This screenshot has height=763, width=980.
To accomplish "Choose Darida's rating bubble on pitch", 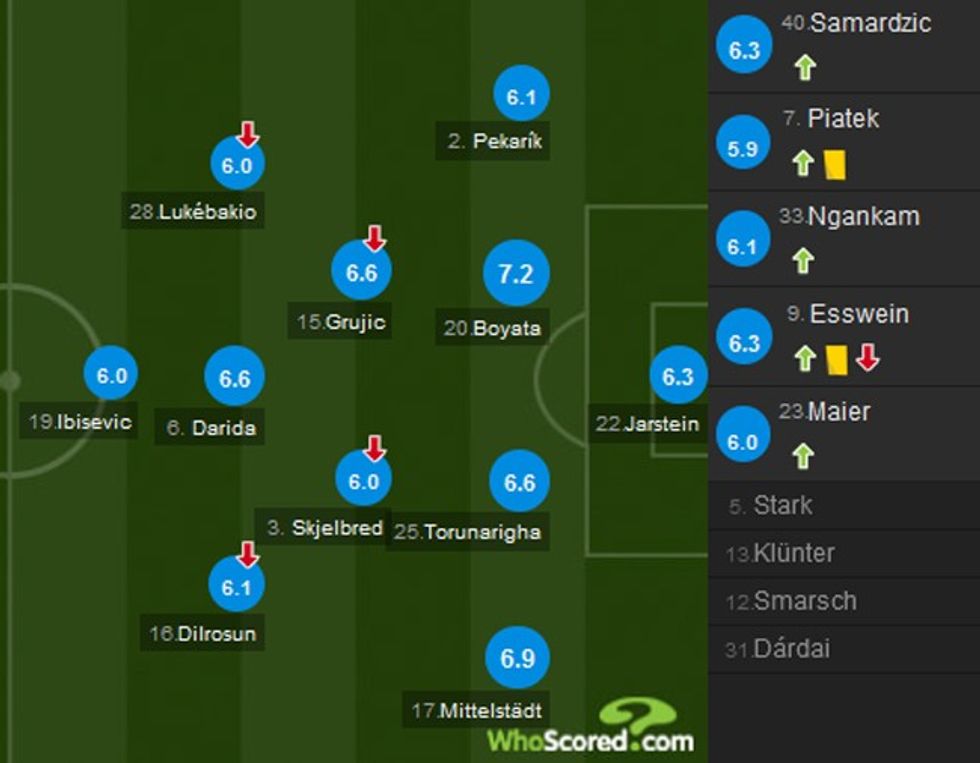I will tap(234, 378).
